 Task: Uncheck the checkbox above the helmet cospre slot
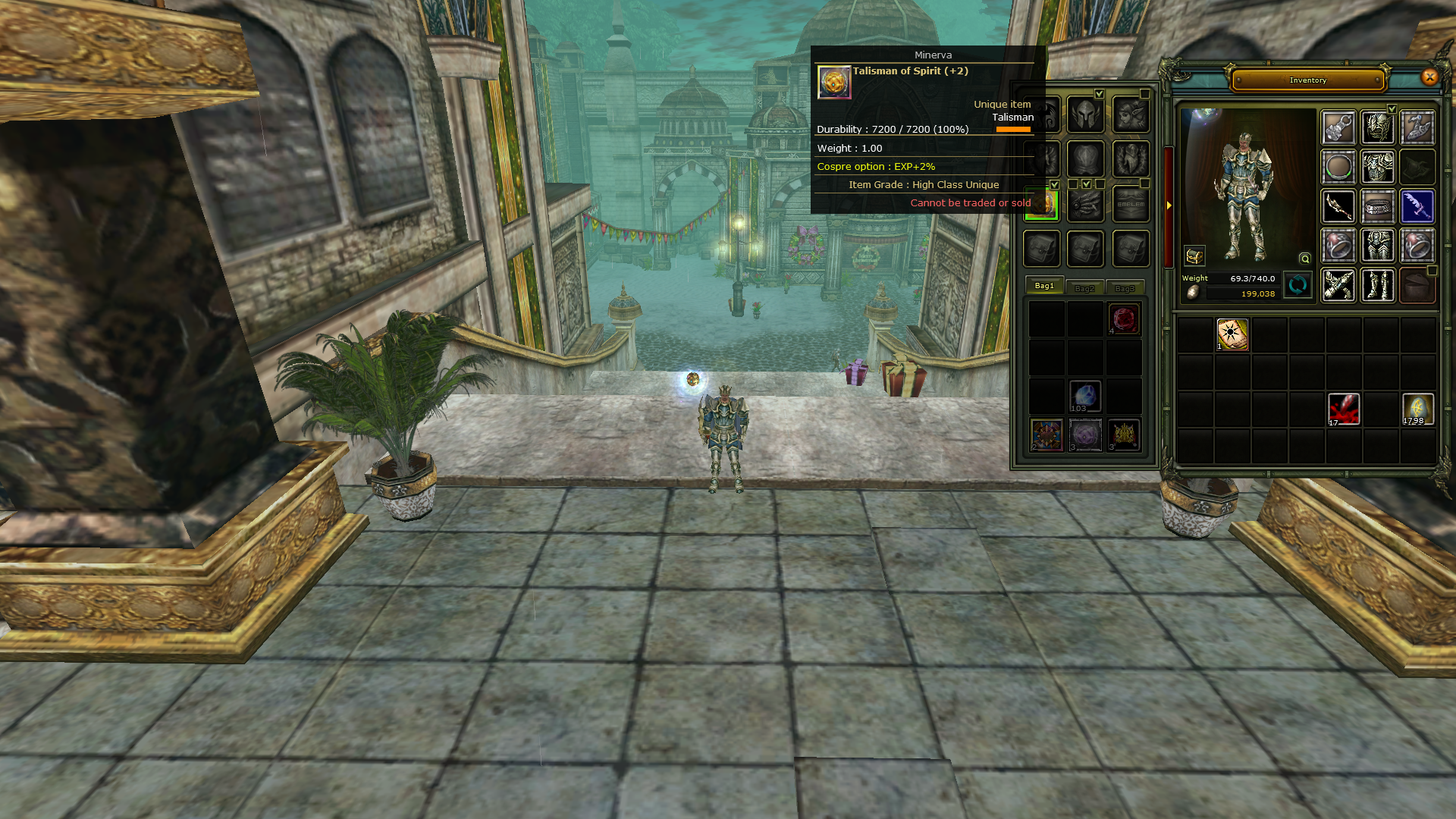coord(1098,94)
